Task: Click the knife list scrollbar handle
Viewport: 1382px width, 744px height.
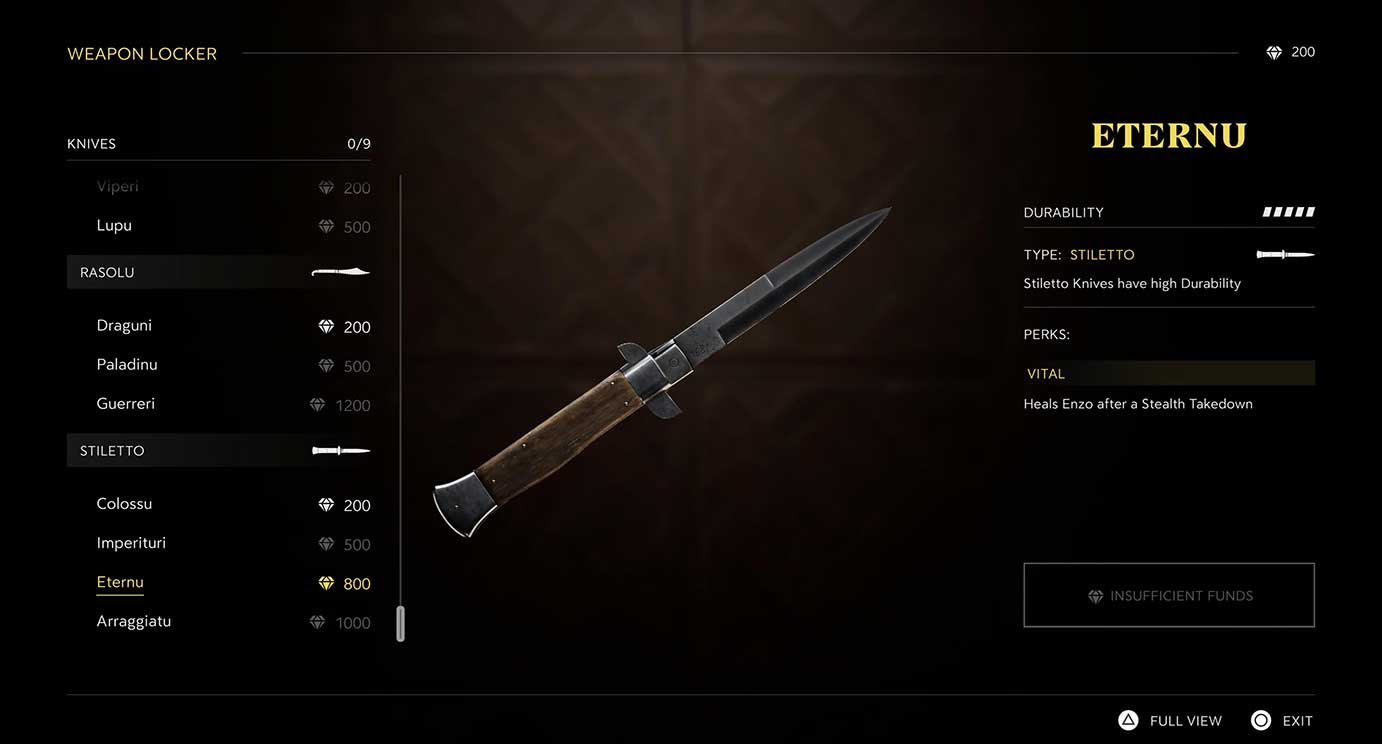Action: pyautogui.click(x=400, y=623)
